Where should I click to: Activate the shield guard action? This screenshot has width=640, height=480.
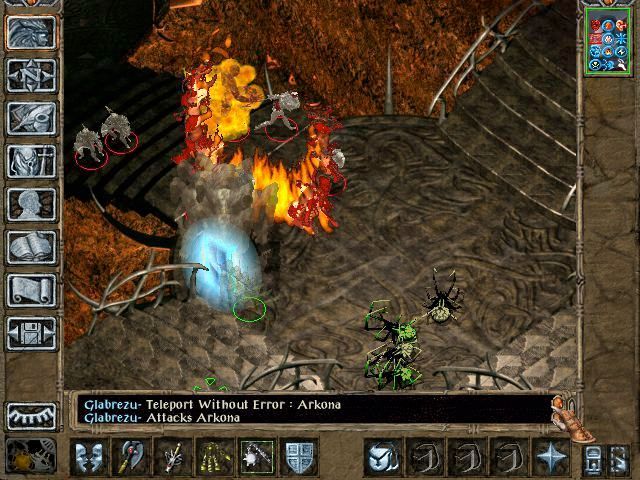point(301,457)
